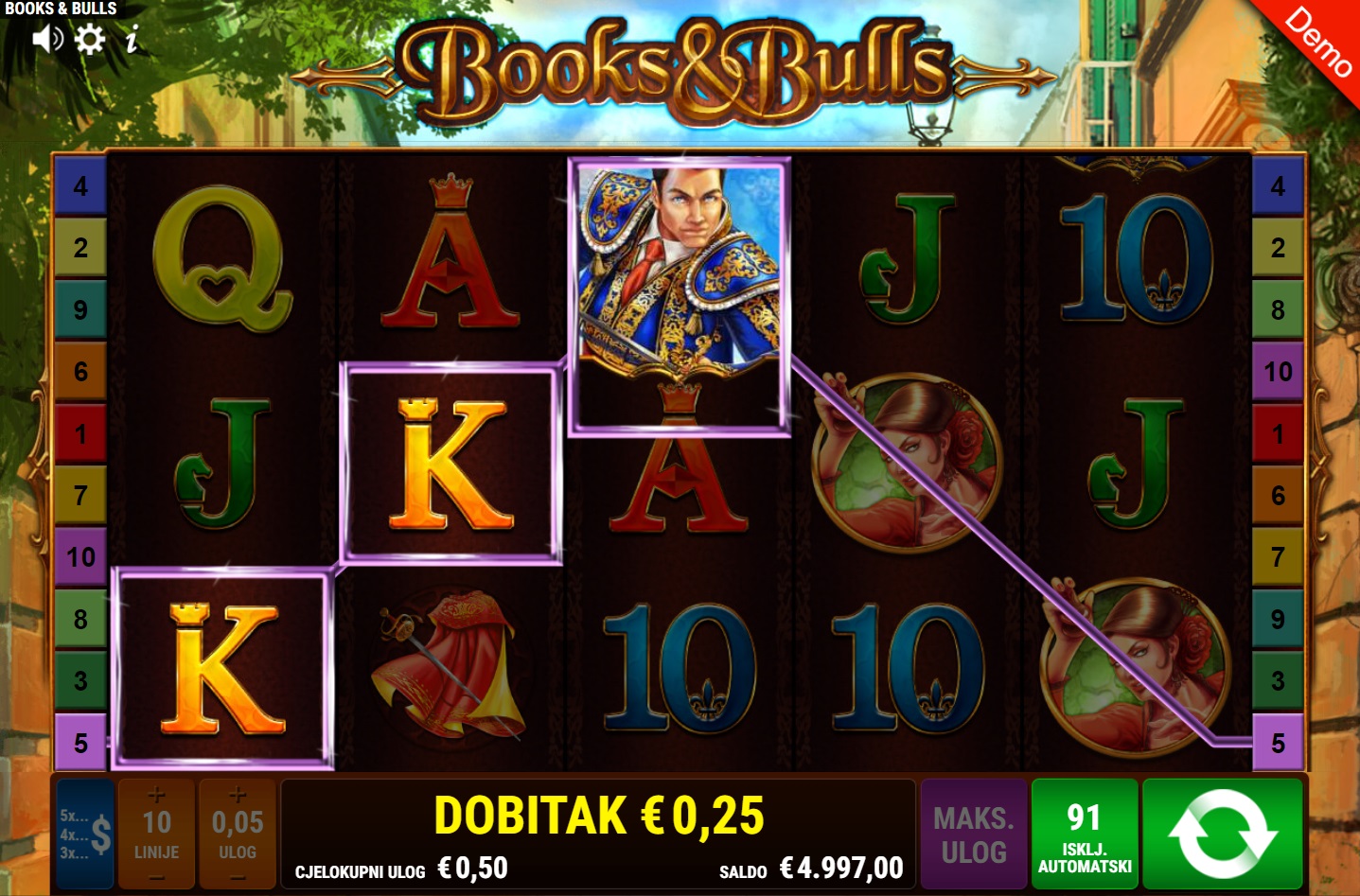Image resolution: width=1360 pixels, height=896 pixels.
Task: Decrease the bet amount (Ulog)
Action: click(x=238, y=878)
